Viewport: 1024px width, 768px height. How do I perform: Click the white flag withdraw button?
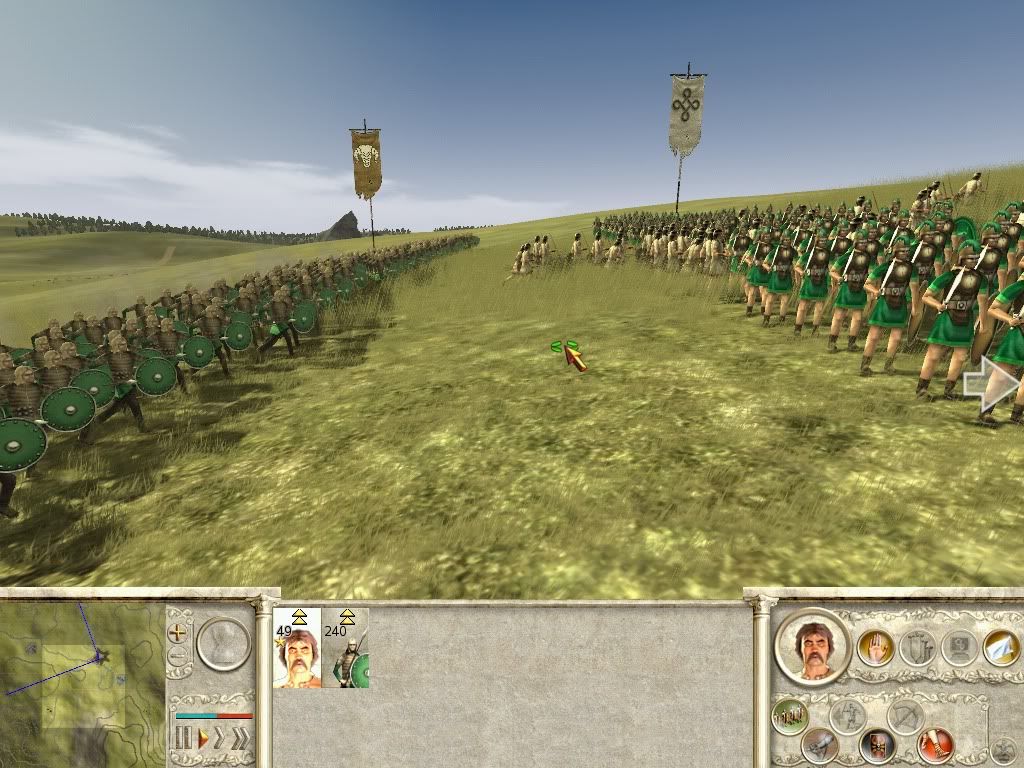[x=1001, y=647]
